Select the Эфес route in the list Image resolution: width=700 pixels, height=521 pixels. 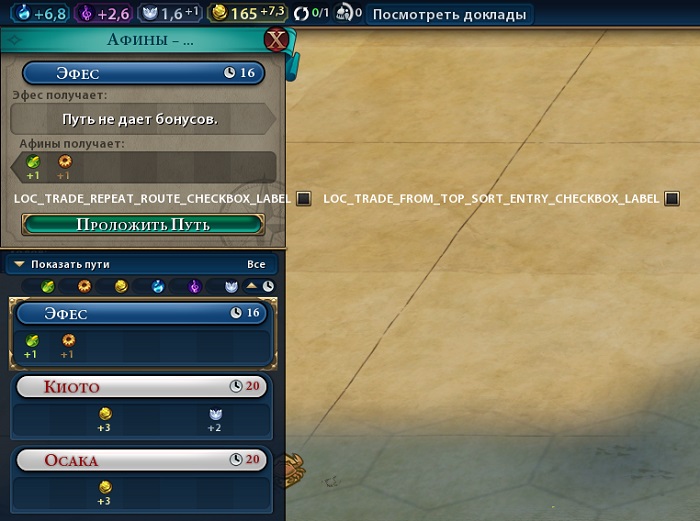142,313
